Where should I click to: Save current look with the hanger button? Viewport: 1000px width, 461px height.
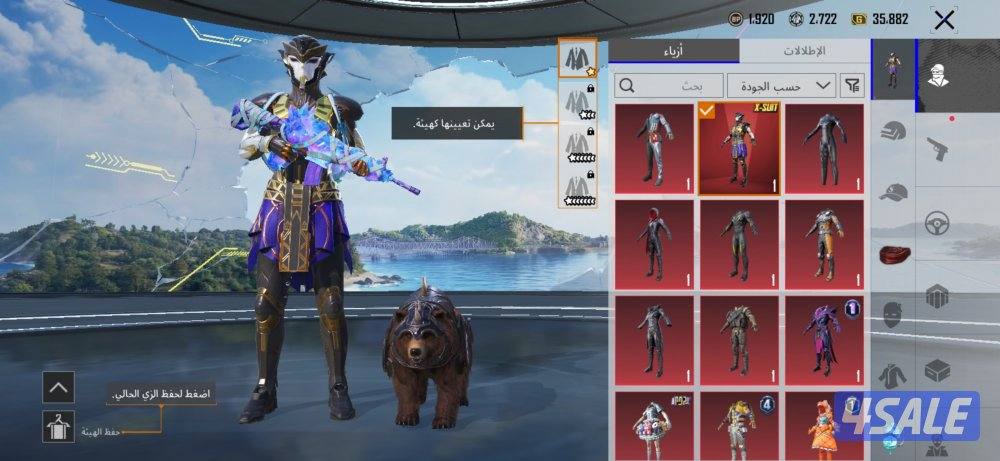point(58,427)
